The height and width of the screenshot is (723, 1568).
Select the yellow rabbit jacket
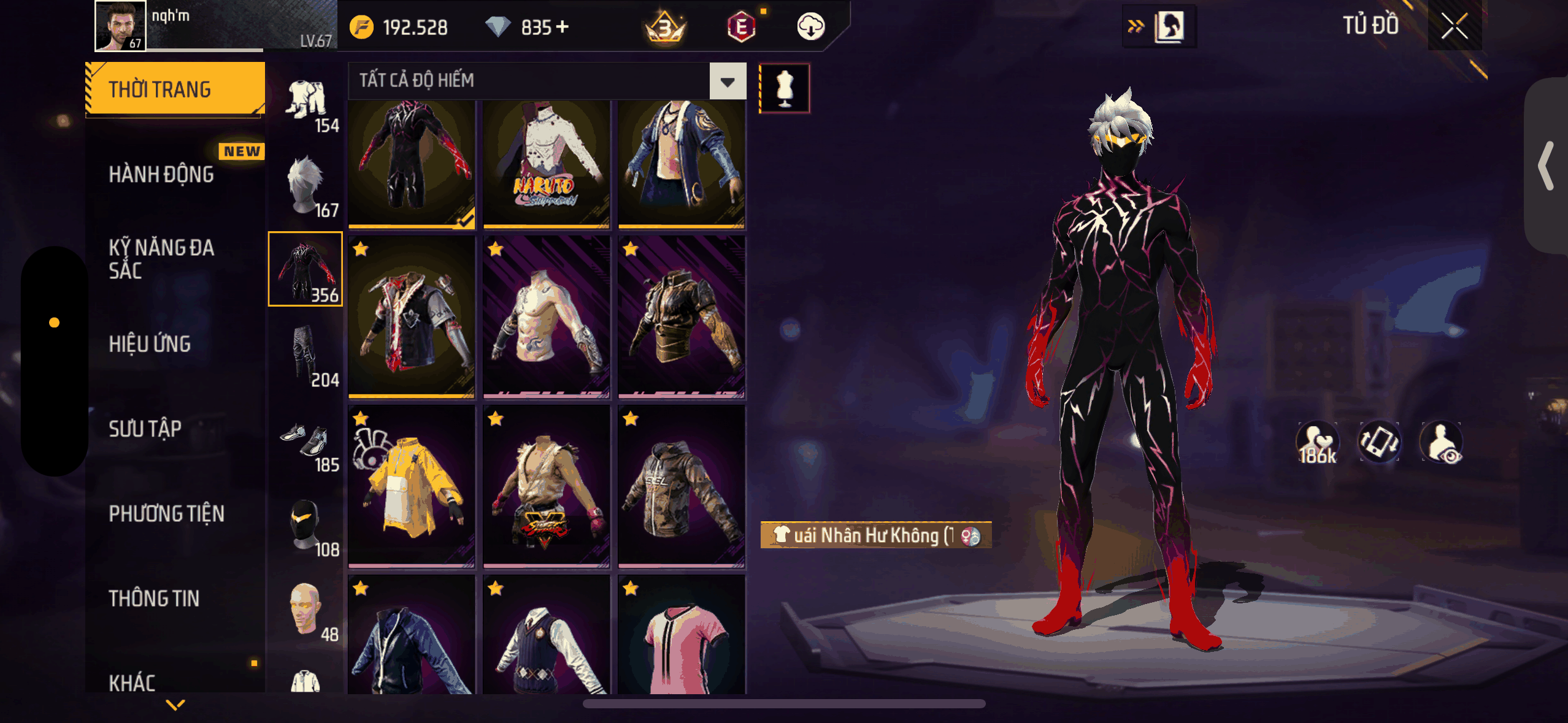pos(411,486)
